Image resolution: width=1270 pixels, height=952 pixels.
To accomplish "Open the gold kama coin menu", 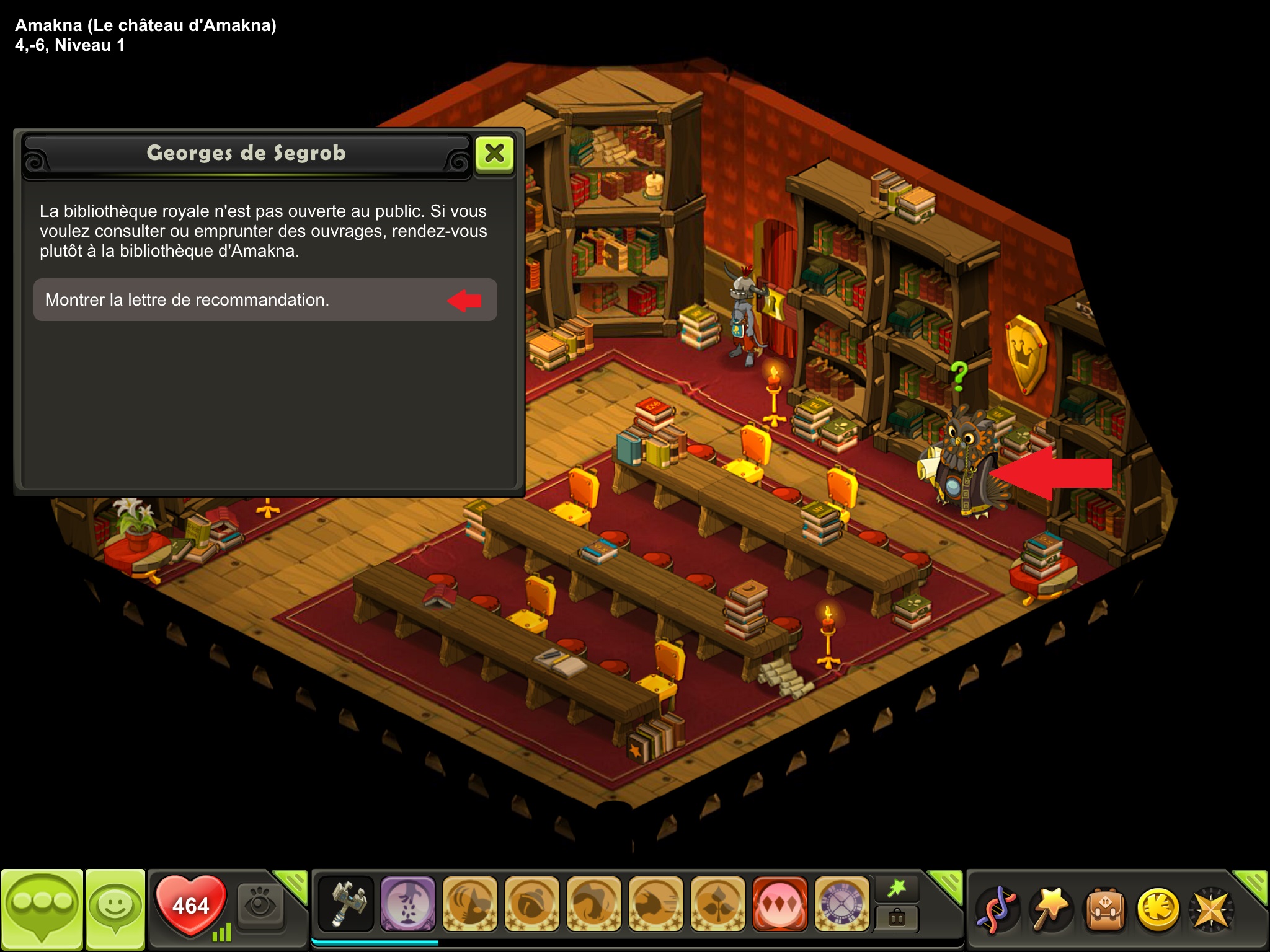I will [x=1158, y=910].
